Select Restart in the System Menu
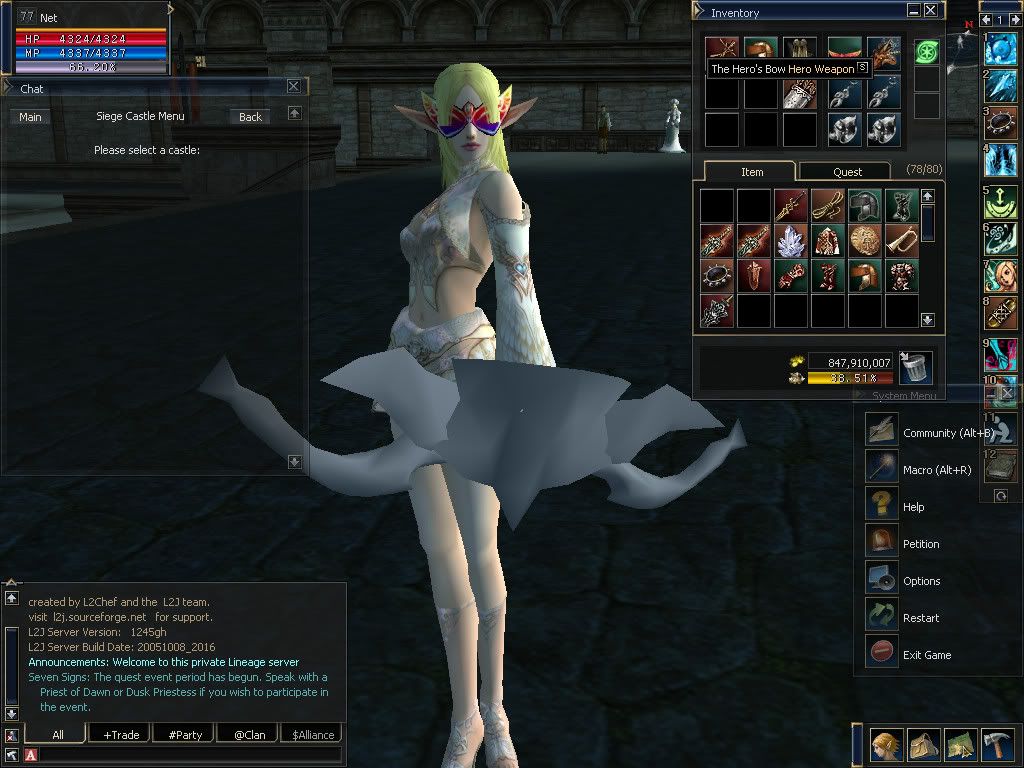The width and height of the screenshot is (1024, 768). [920, 618]
